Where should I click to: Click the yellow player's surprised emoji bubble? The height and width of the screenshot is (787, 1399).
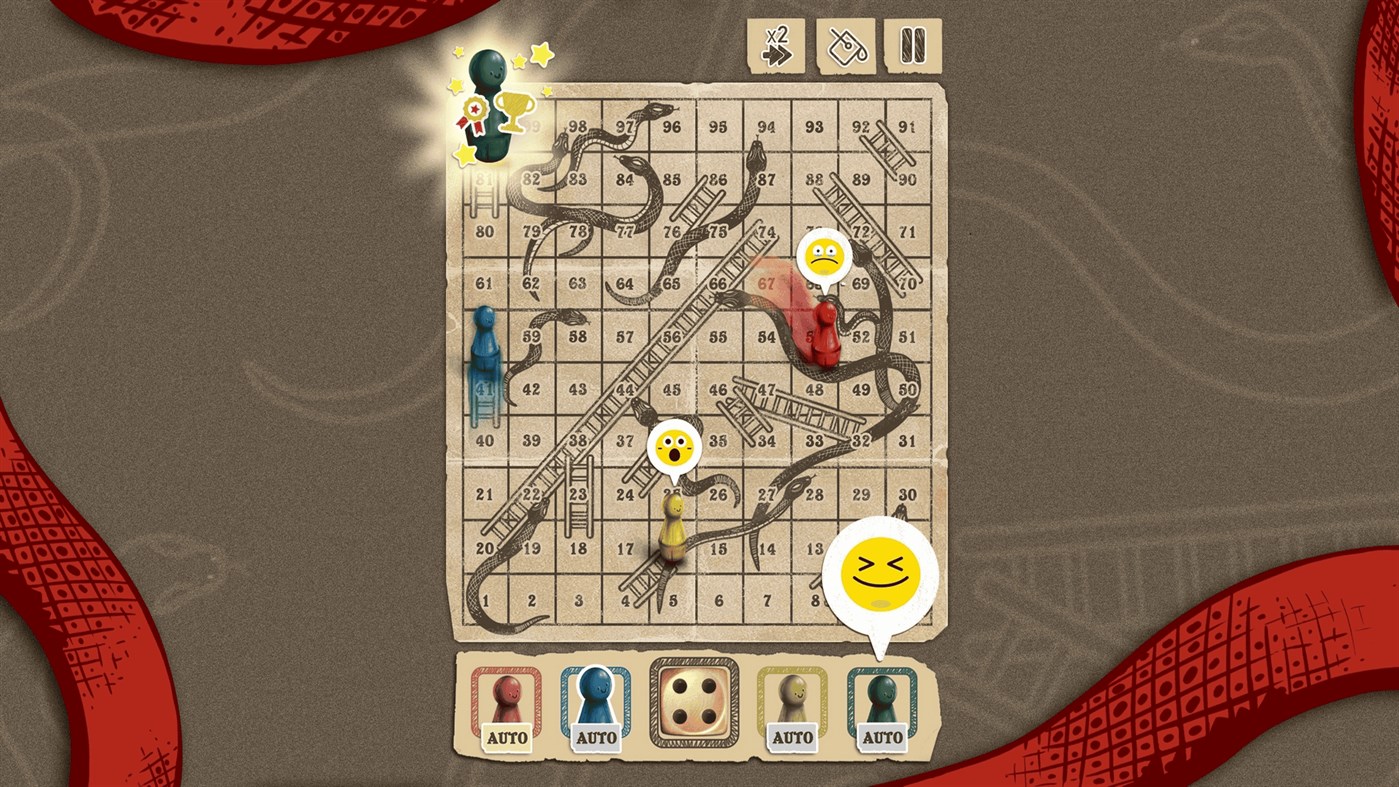[676, 447]
